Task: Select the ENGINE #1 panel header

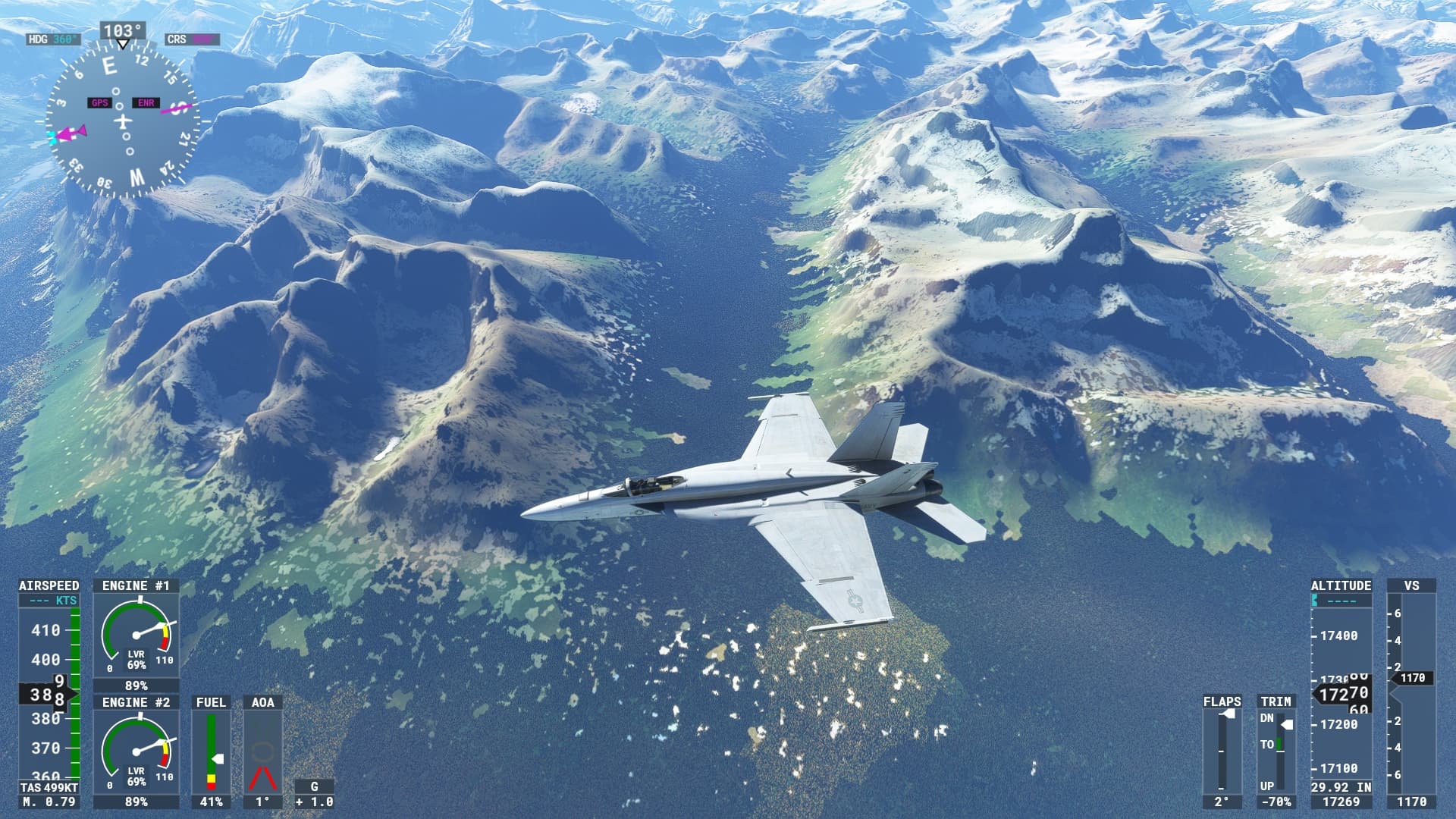Action: click(136, 585)
